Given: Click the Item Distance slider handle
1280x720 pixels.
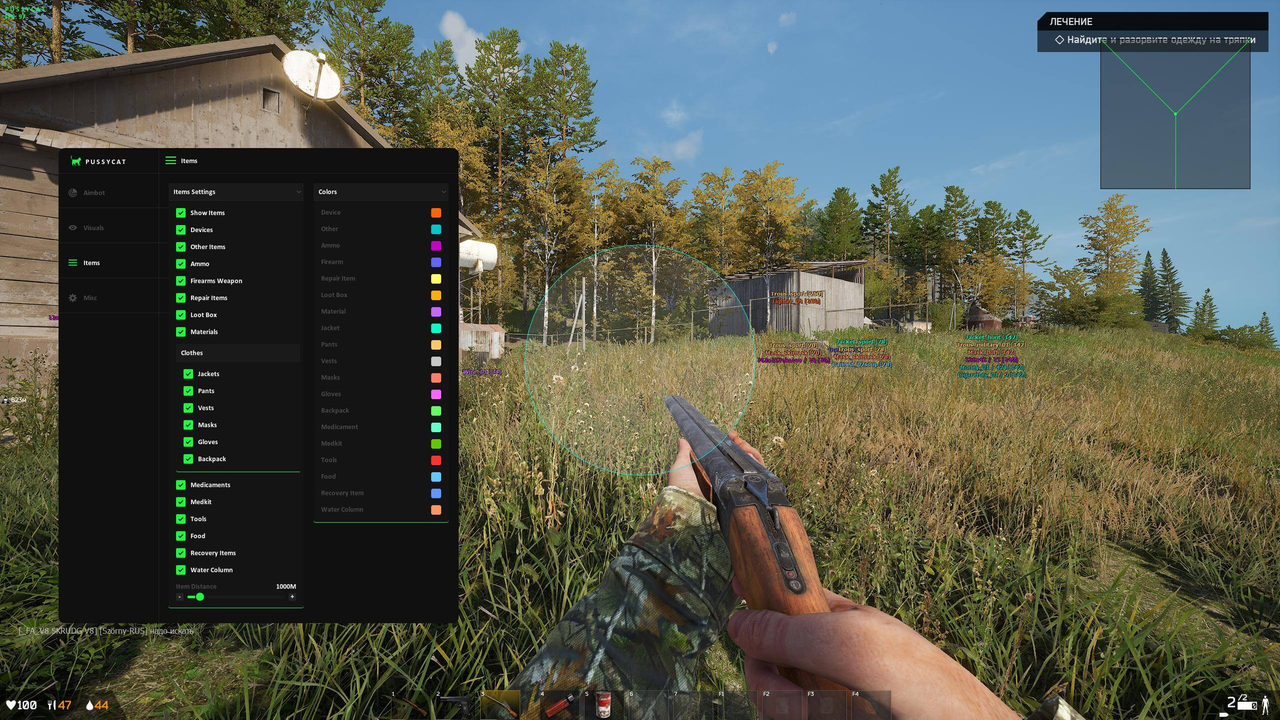Looking at the screenshot, I should pyautogui.click(x=200, y=597).
